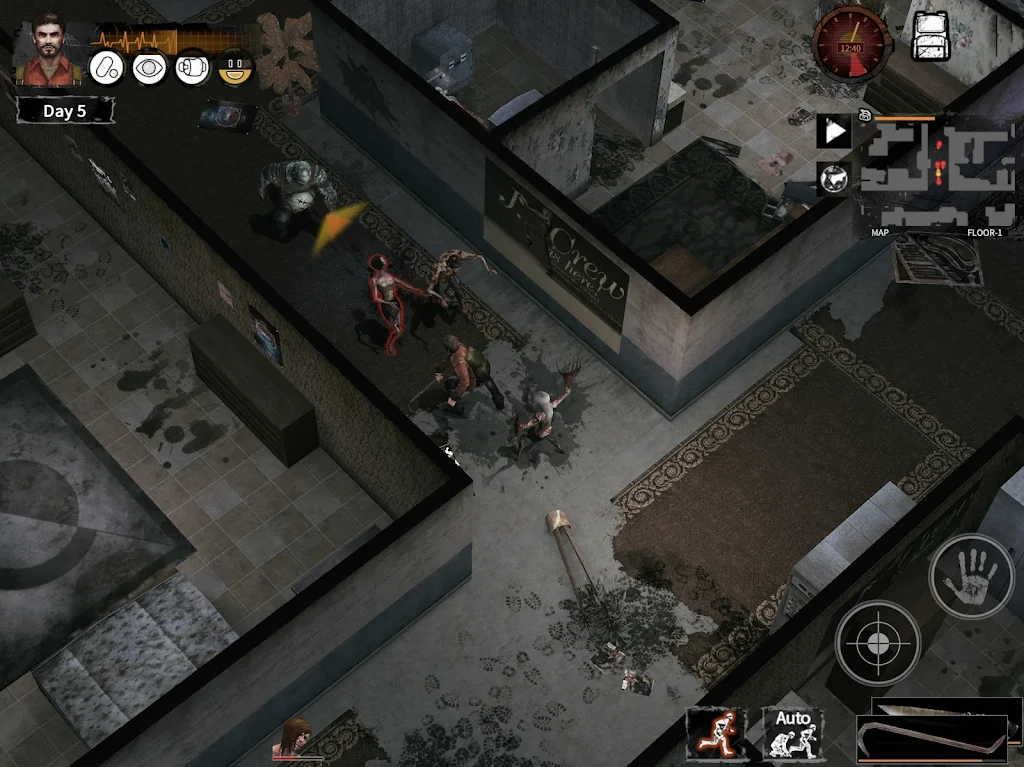Open the globe world map button
Image resolution: width=1024 pixels, height=767 pixels.
[x=834, y=179]
